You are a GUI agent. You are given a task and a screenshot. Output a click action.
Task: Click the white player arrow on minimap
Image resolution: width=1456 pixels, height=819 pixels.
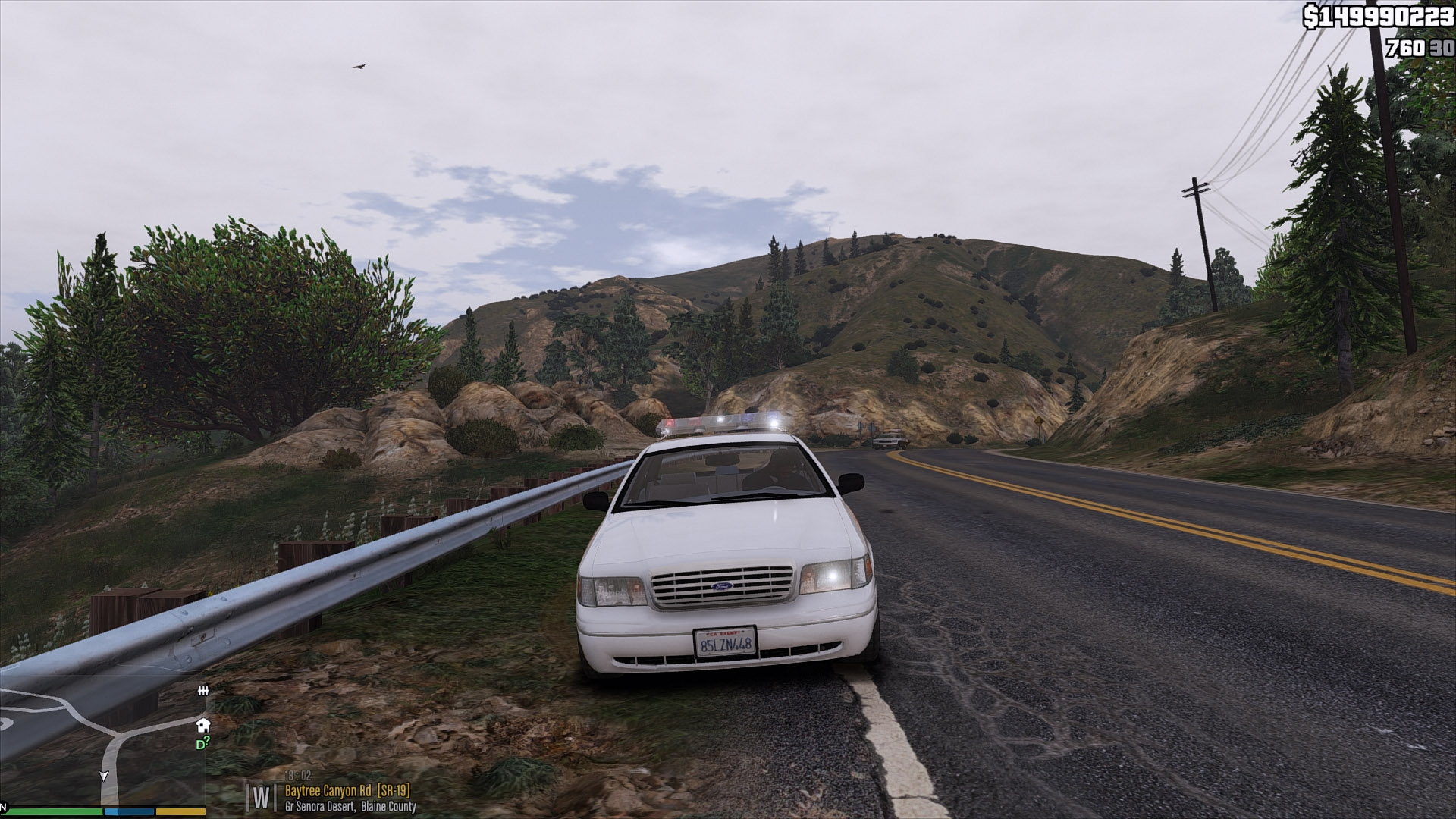pos(104,776)
